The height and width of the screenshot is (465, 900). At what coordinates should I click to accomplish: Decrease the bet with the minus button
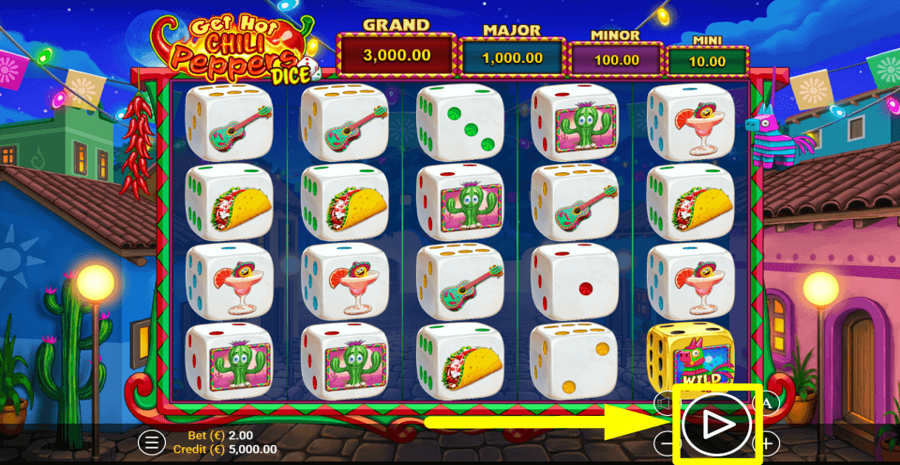click(666, 441)
